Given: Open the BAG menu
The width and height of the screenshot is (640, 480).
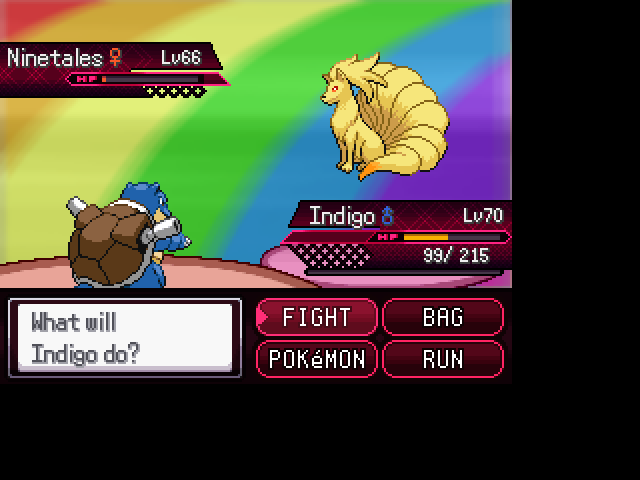Looking at the screenshot, I should coord(443,318).
